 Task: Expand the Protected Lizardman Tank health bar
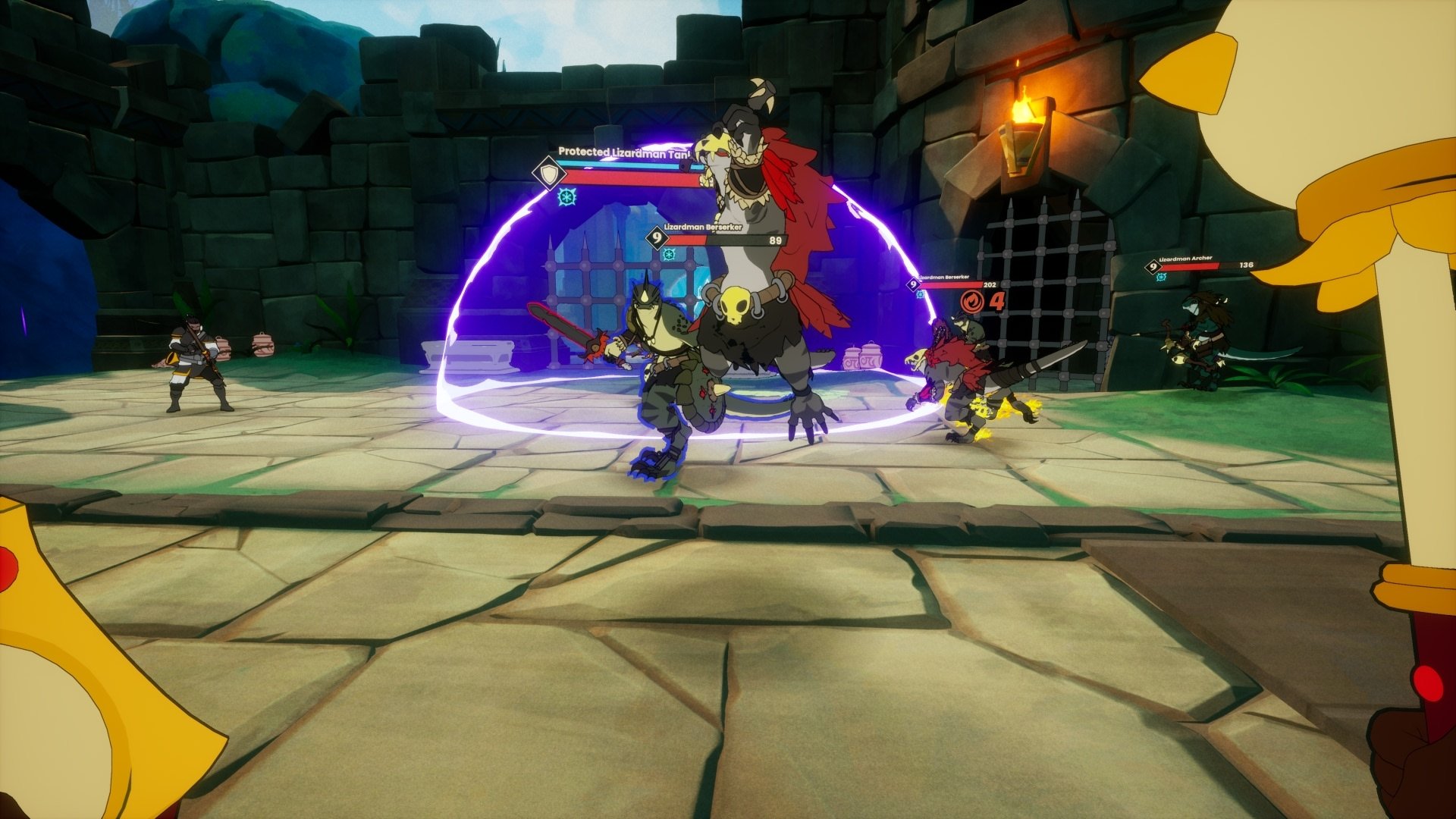[629, 177]
